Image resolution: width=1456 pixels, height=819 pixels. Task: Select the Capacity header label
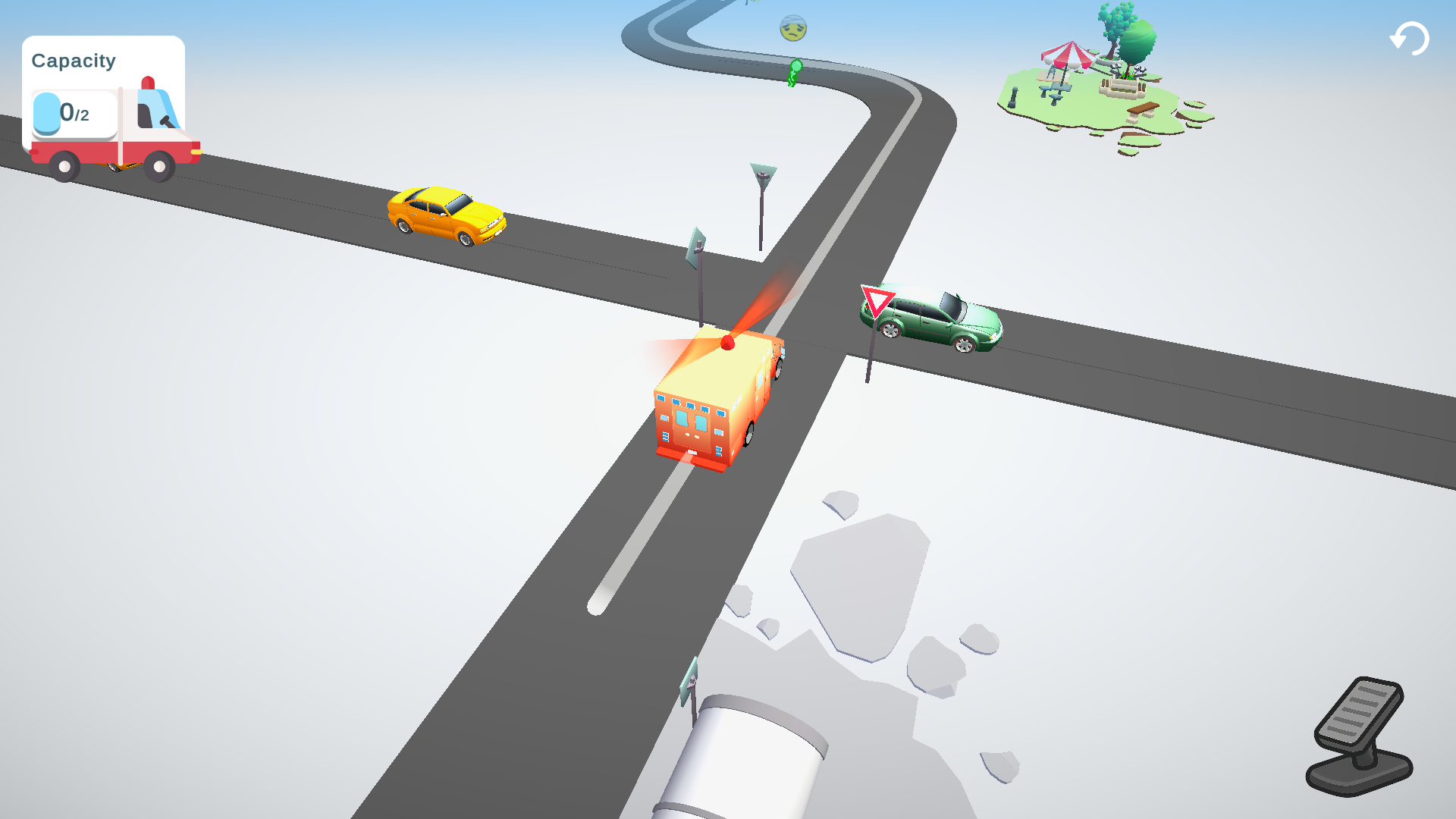pos(74,60)
